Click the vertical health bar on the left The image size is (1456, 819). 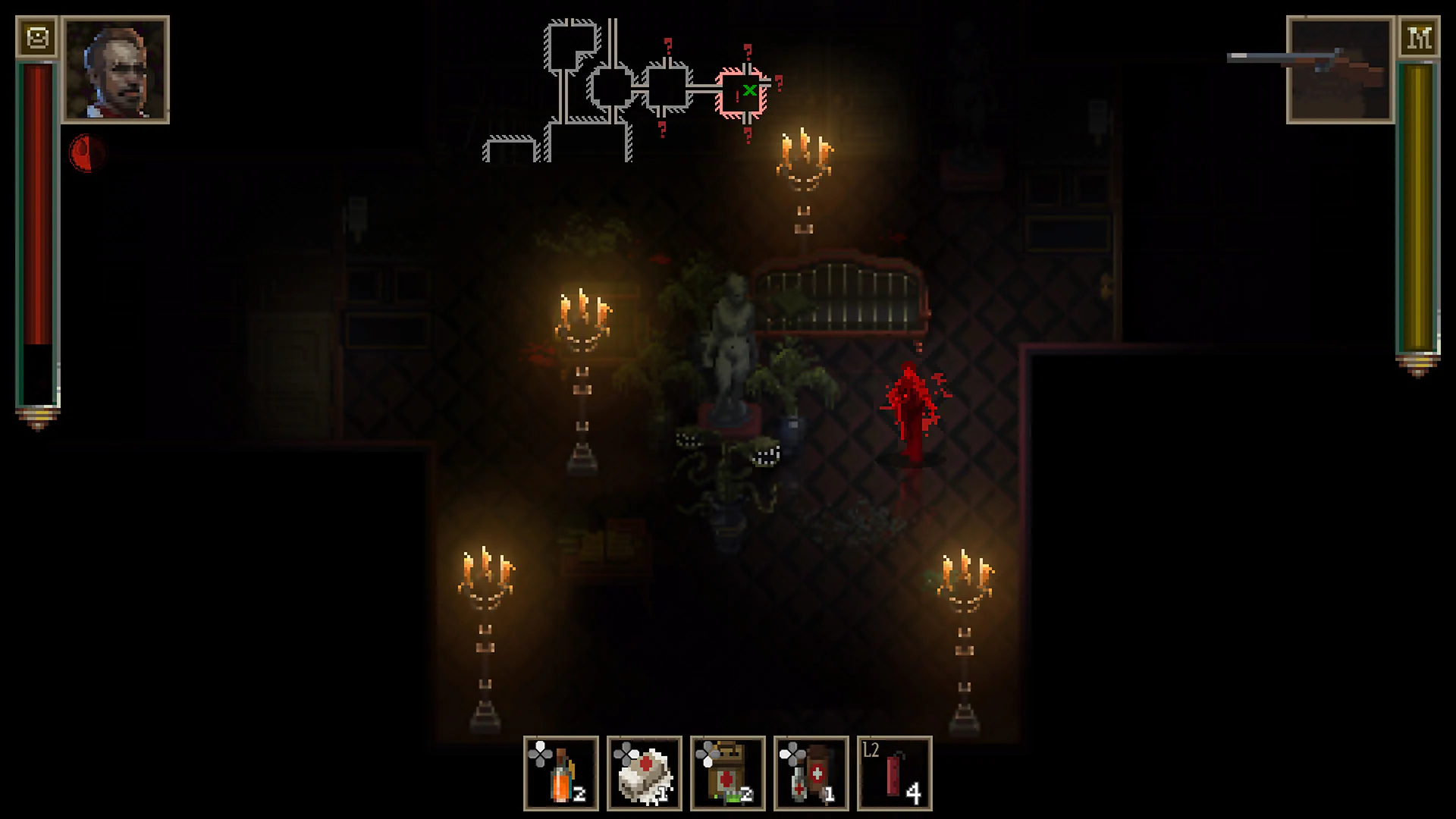pos(36,227)
